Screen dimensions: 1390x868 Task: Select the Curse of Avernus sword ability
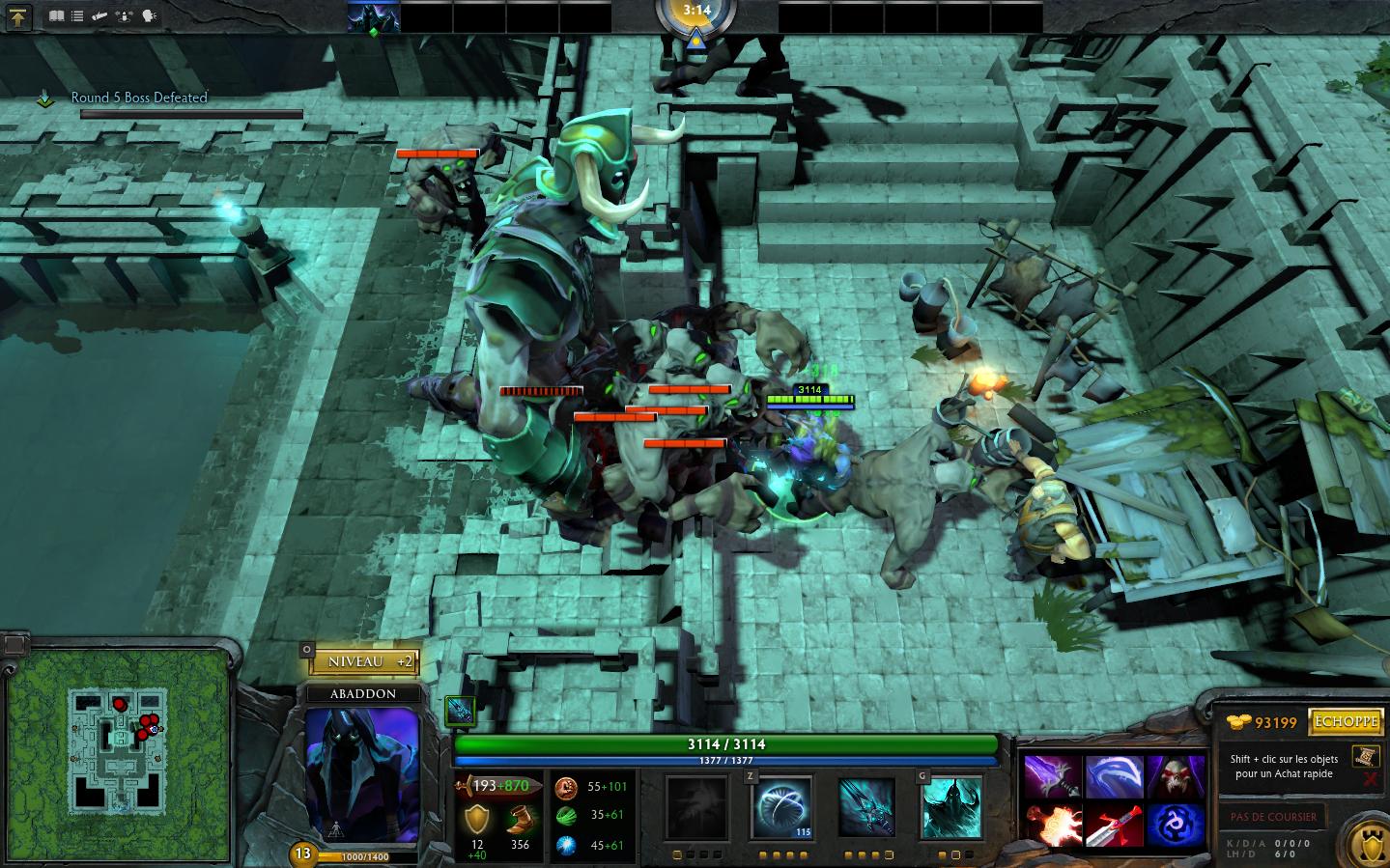[866, 807]
